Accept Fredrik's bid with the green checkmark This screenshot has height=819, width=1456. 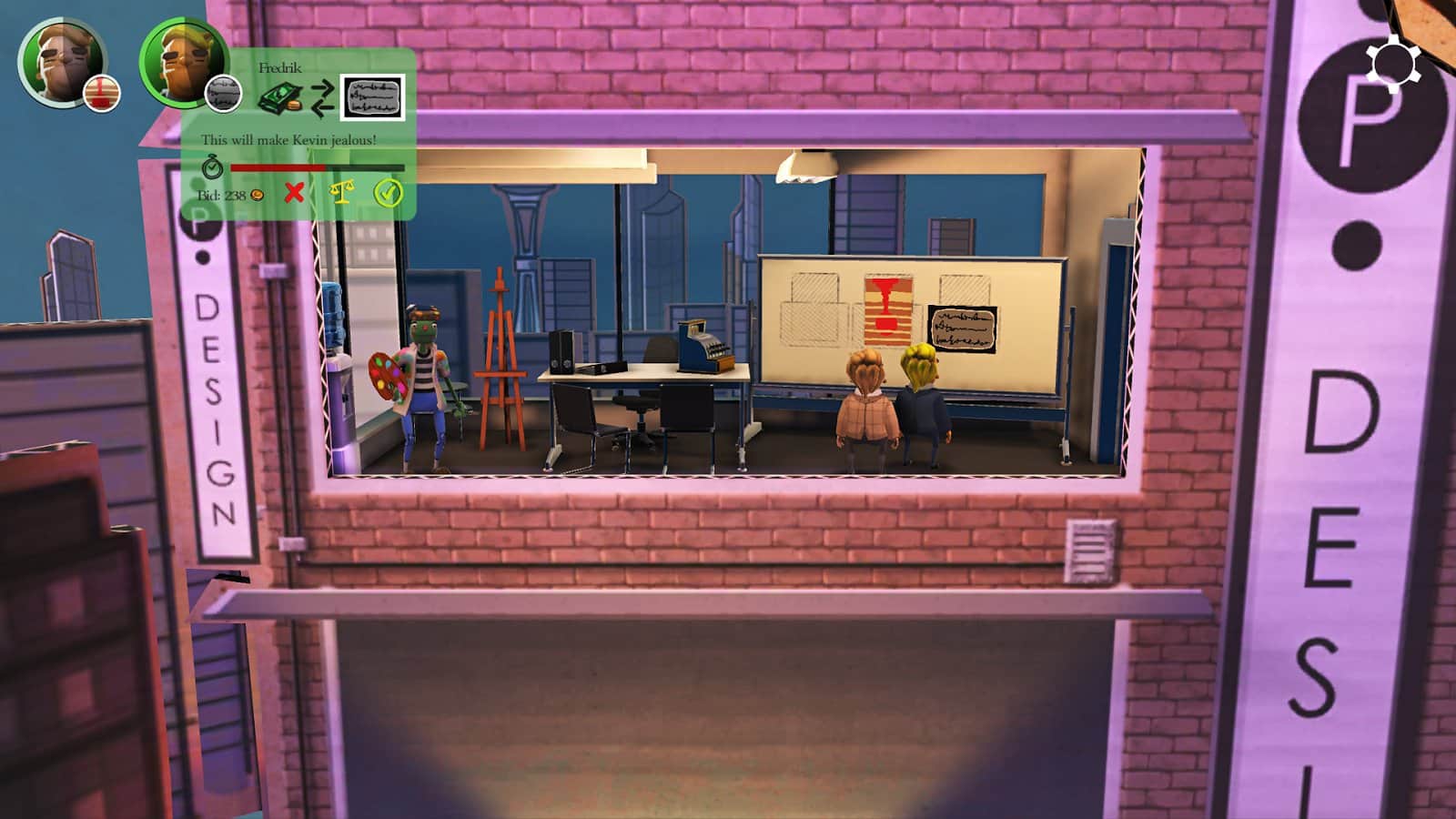coord(389,193)
